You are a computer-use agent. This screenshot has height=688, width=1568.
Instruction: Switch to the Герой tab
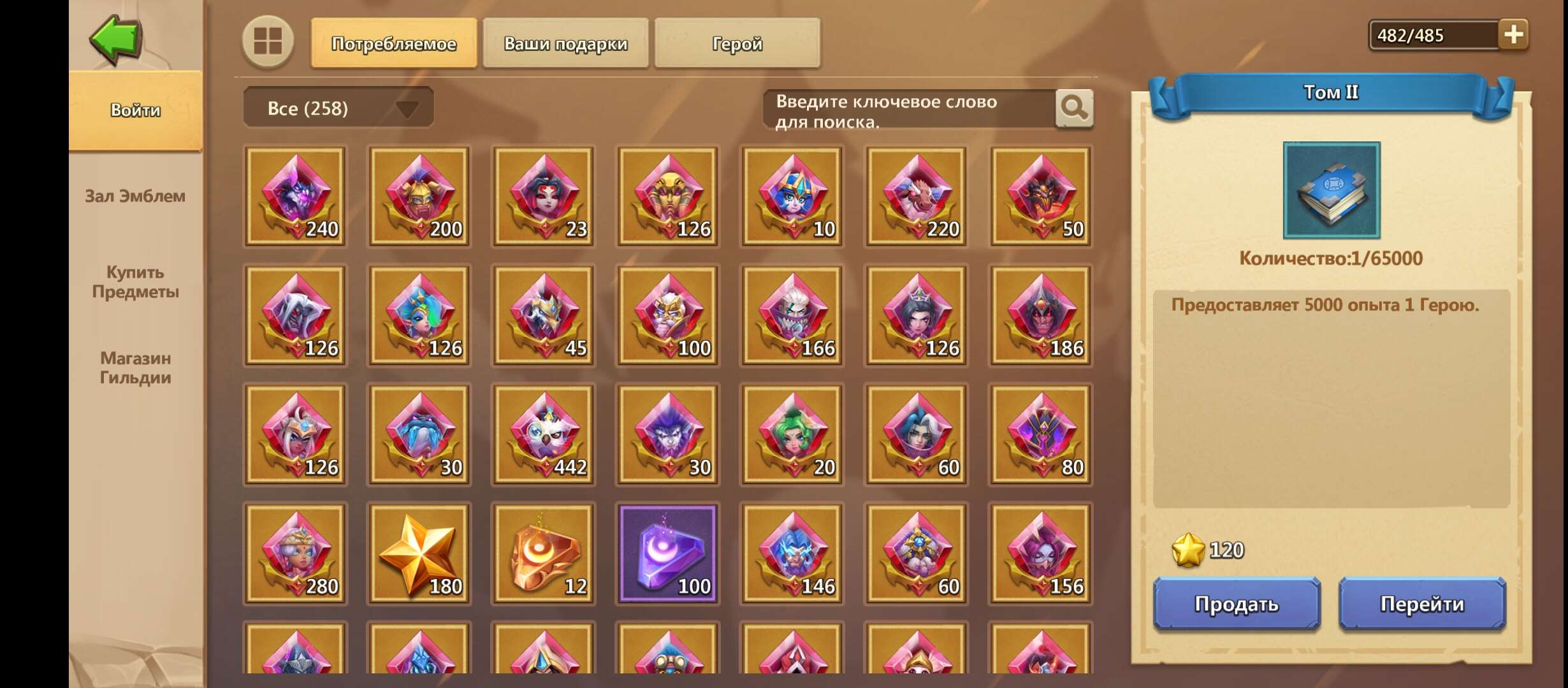click(x=737, y=43)
